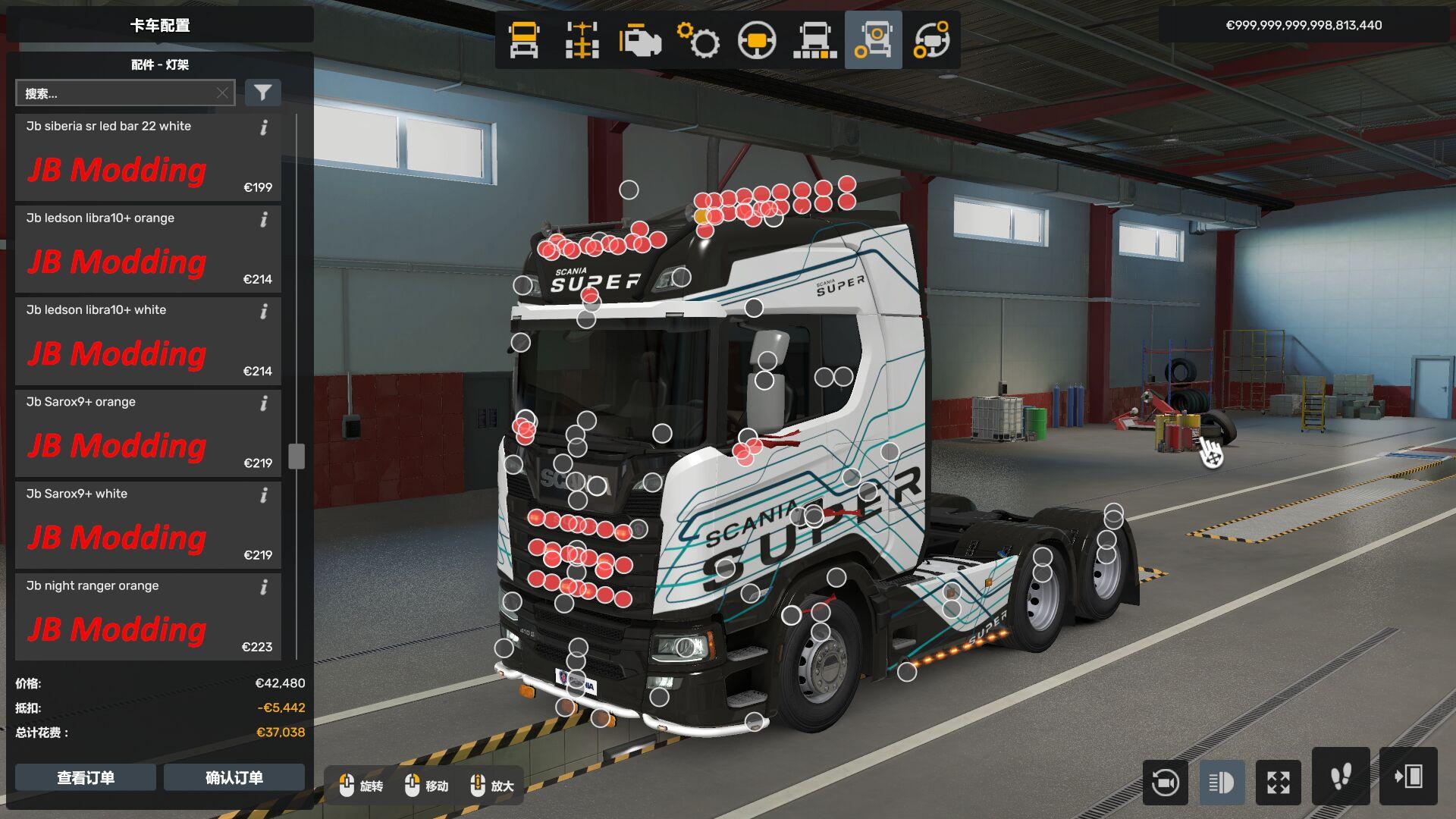Open the chassis configuration tab
Image resolution: width=1456 pixels, height=819 pixels.
click(x=582, y=40)
